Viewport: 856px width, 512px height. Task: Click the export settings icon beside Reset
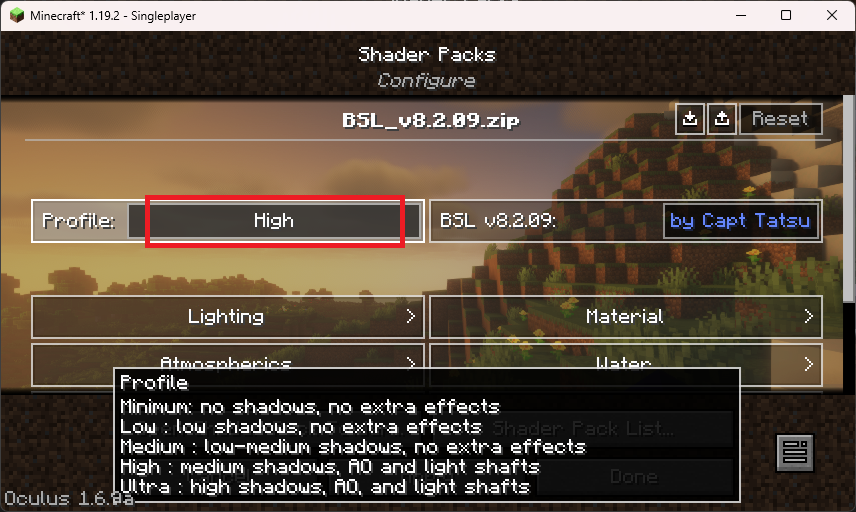(x=722, y=118)
